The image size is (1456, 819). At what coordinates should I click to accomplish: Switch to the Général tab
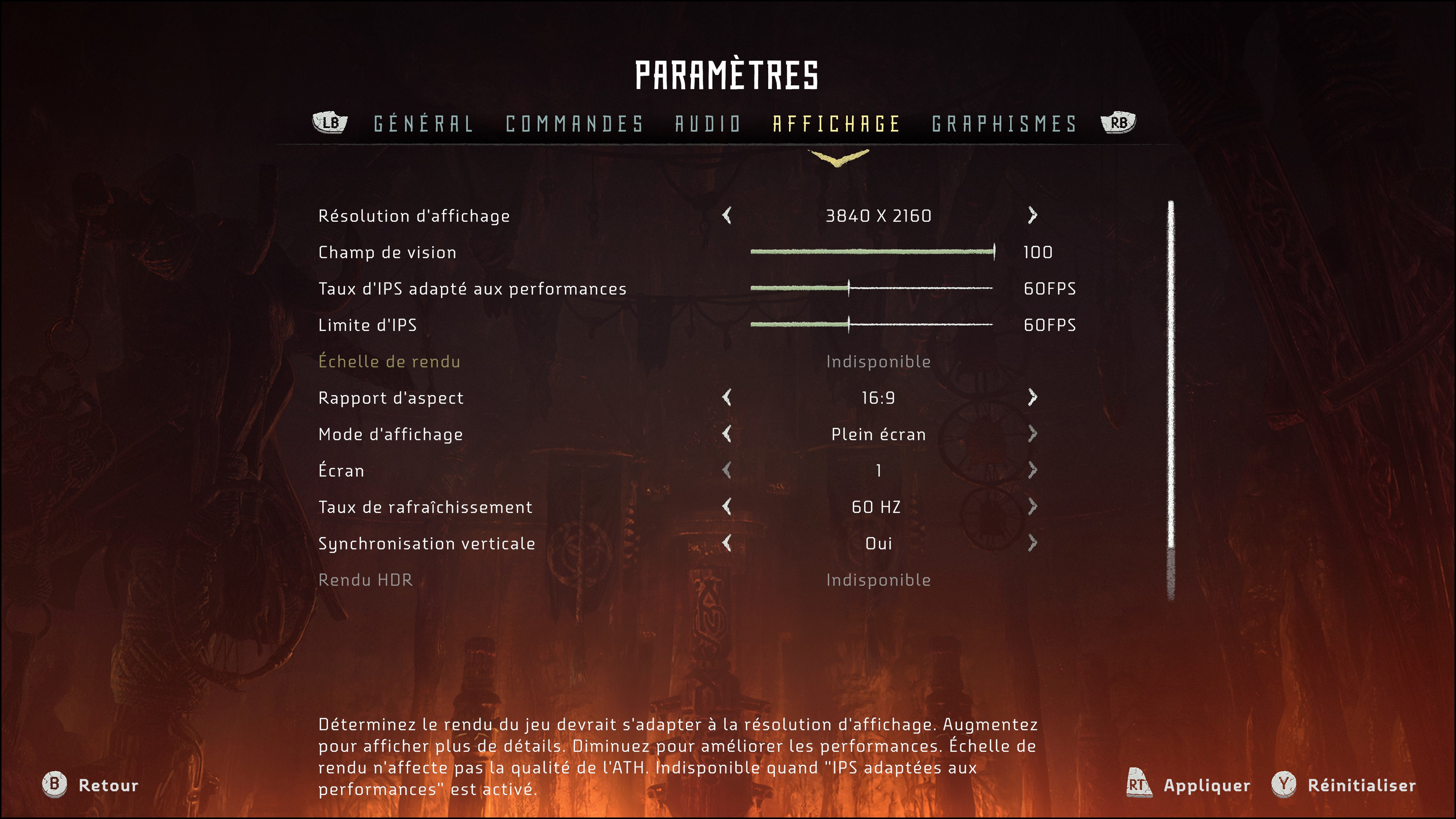(424, 124)
